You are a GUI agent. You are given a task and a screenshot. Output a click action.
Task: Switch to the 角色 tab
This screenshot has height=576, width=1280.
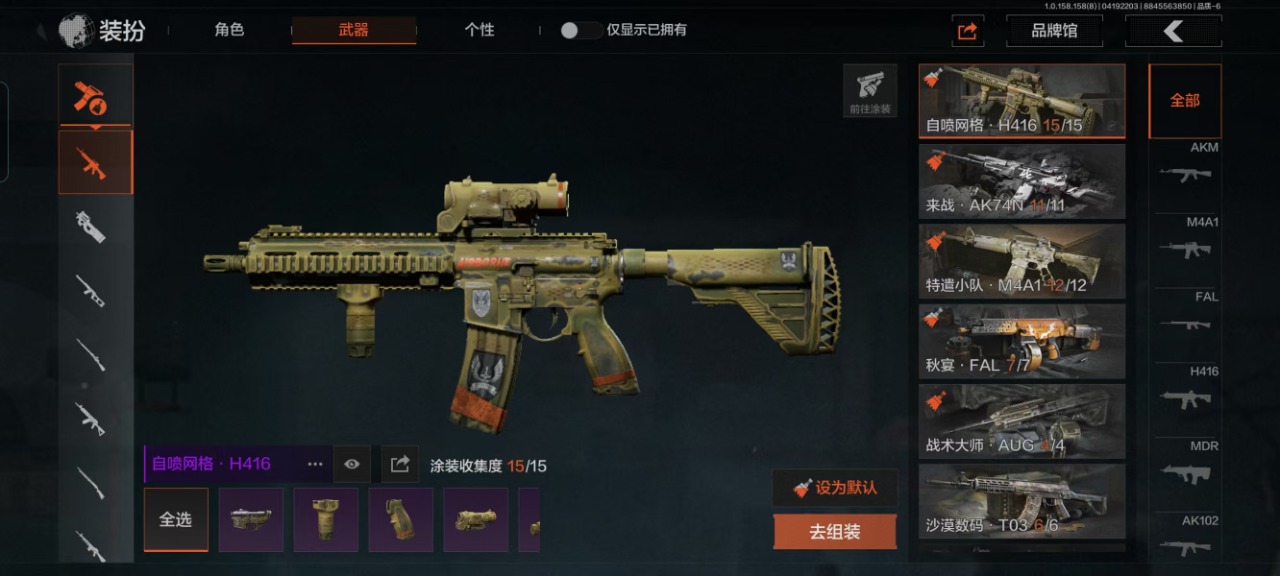coord(229,30)
